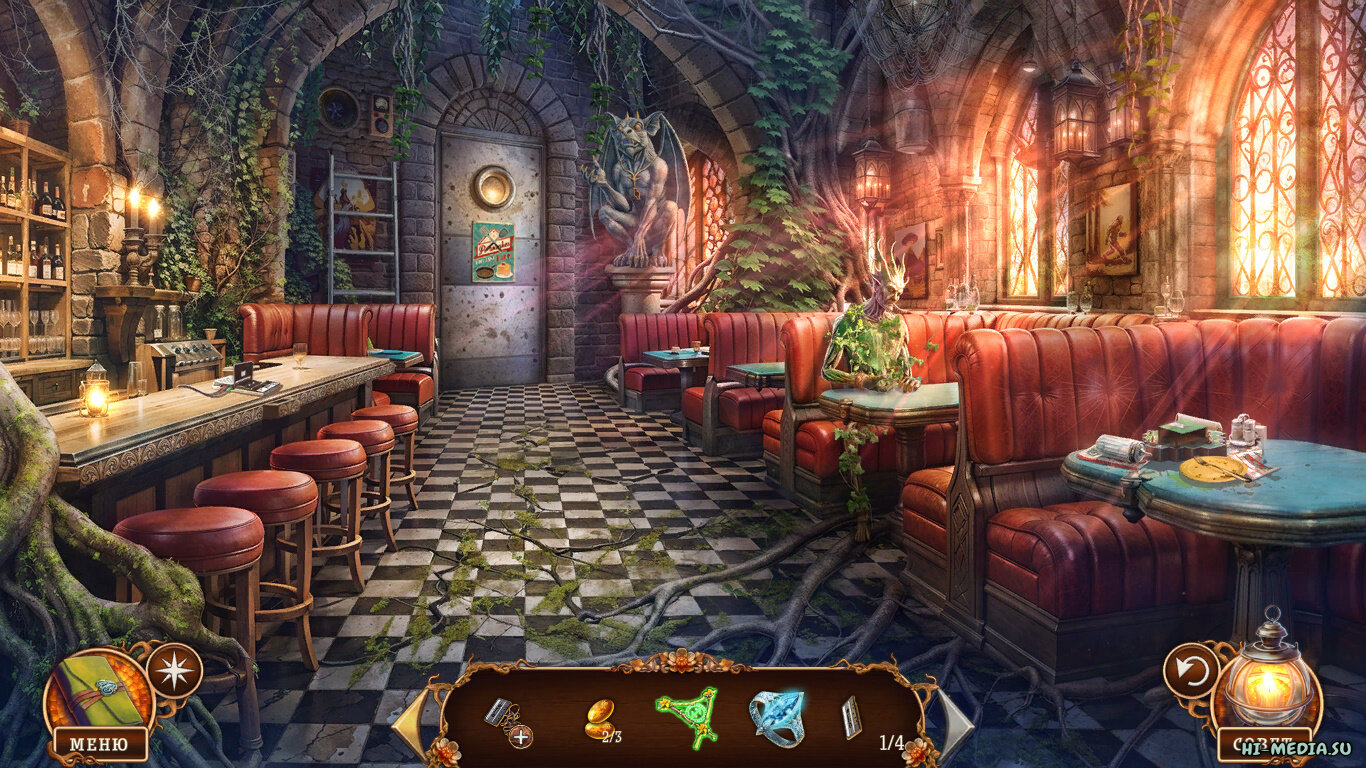Choose the silver plate inventory item
Screen dimensions: 1366x768
(x=851, y=717)
